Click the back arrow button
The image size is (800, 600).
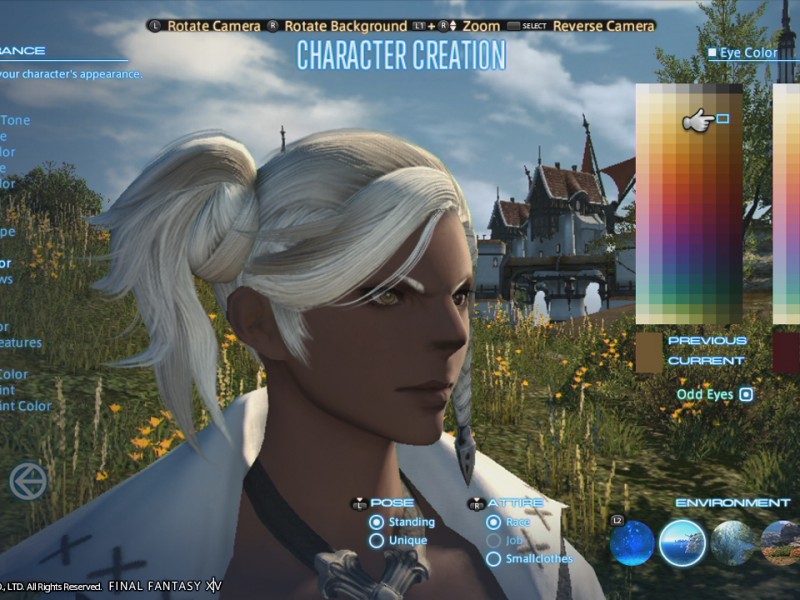(x=28, y=482)
